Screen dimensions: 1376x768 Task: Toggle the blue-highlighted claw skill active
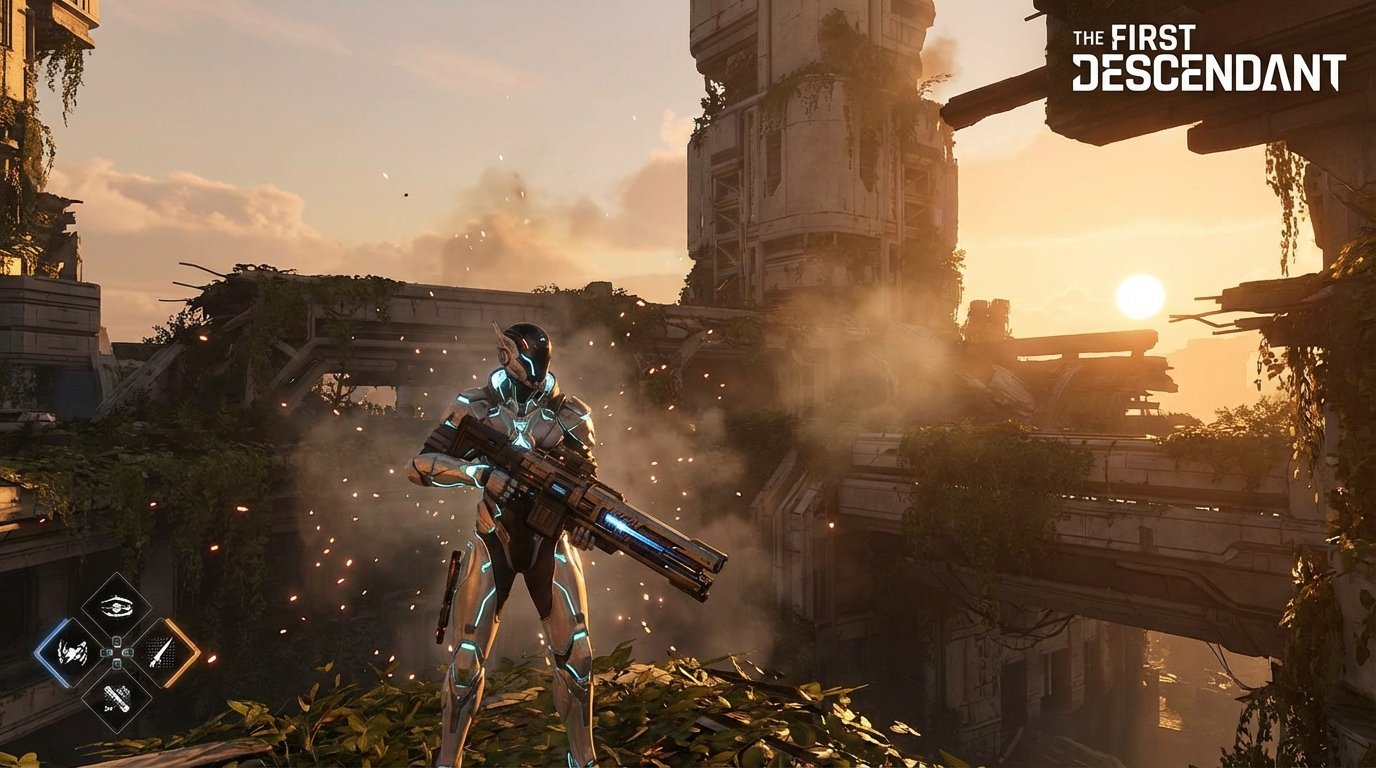[71, 652]
